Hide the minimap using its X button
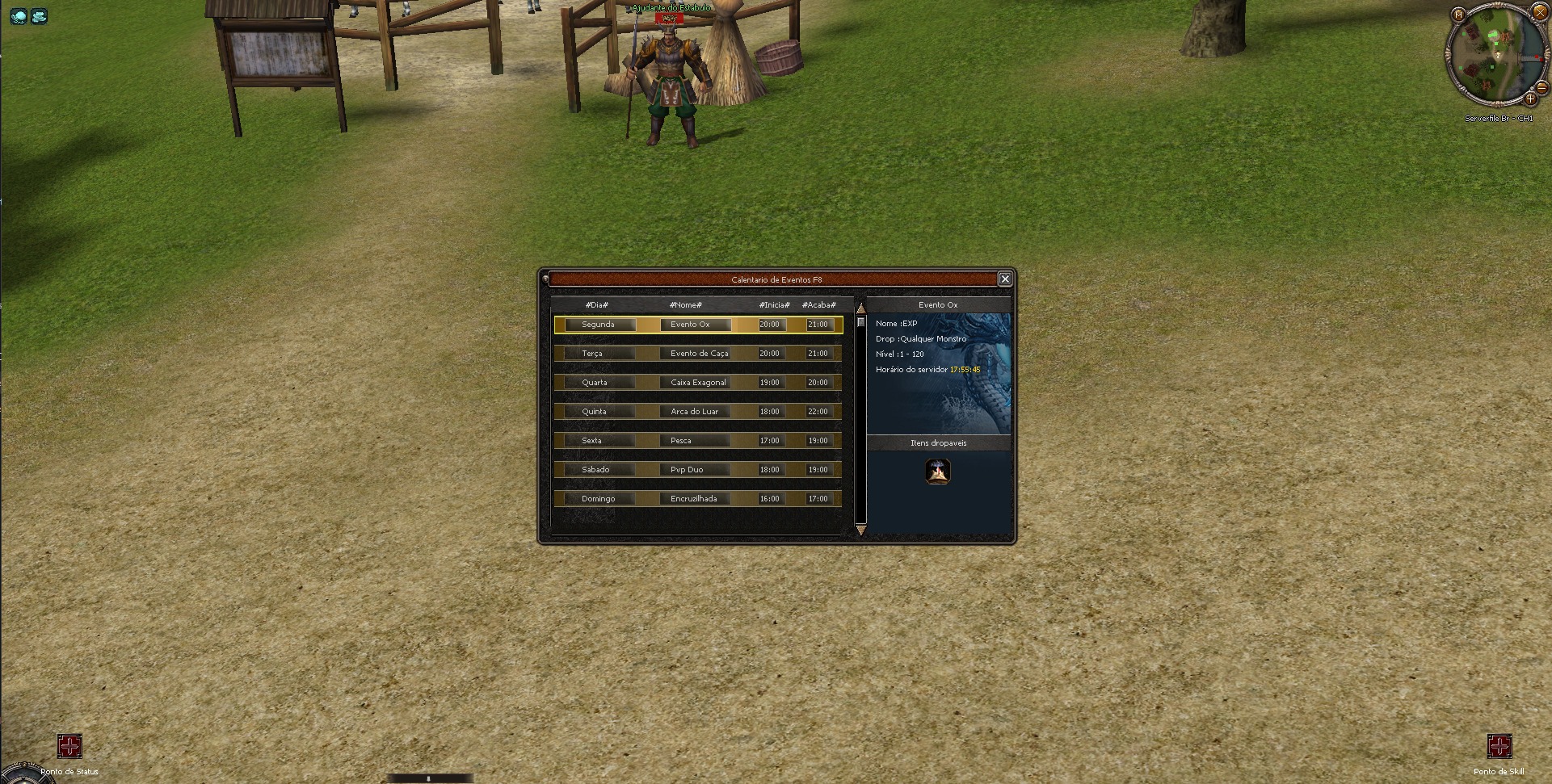The image size is (1552, 784). click(1540, 12)
